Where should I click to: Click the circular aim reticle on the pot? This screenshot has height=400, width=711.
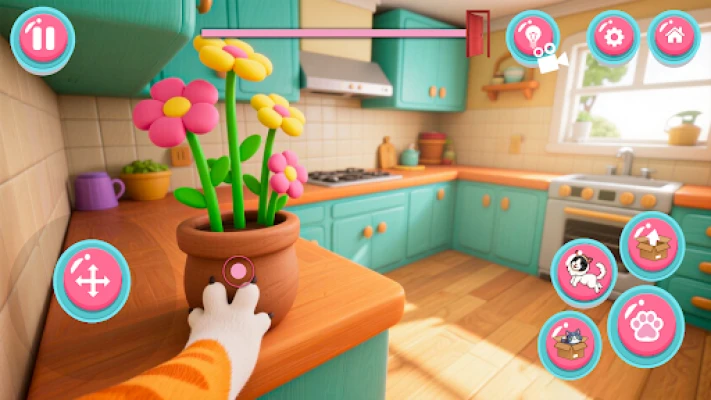coord(238,270)
